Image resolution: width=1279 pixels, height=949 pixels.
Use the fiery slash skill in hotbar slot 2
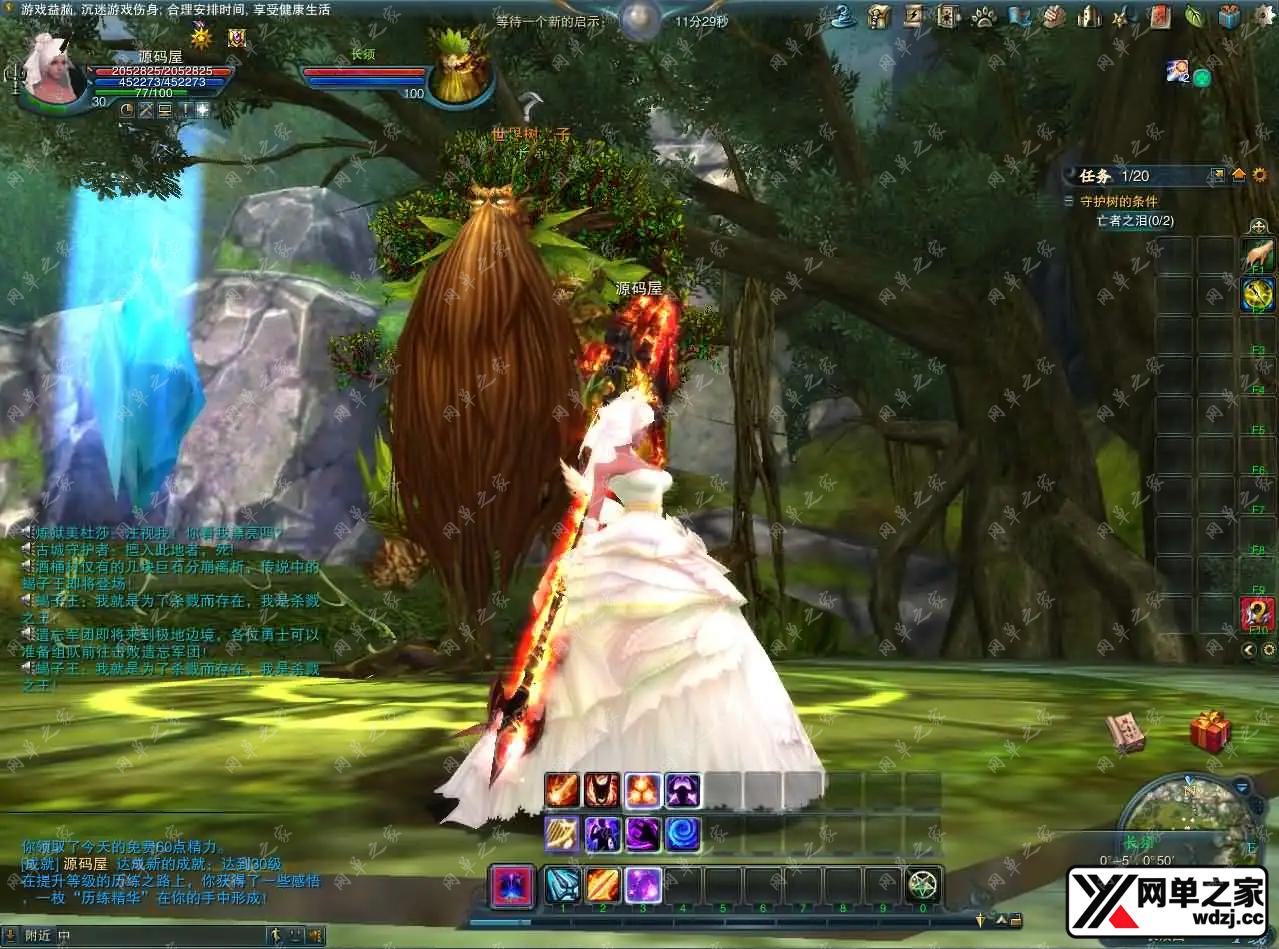602,886
